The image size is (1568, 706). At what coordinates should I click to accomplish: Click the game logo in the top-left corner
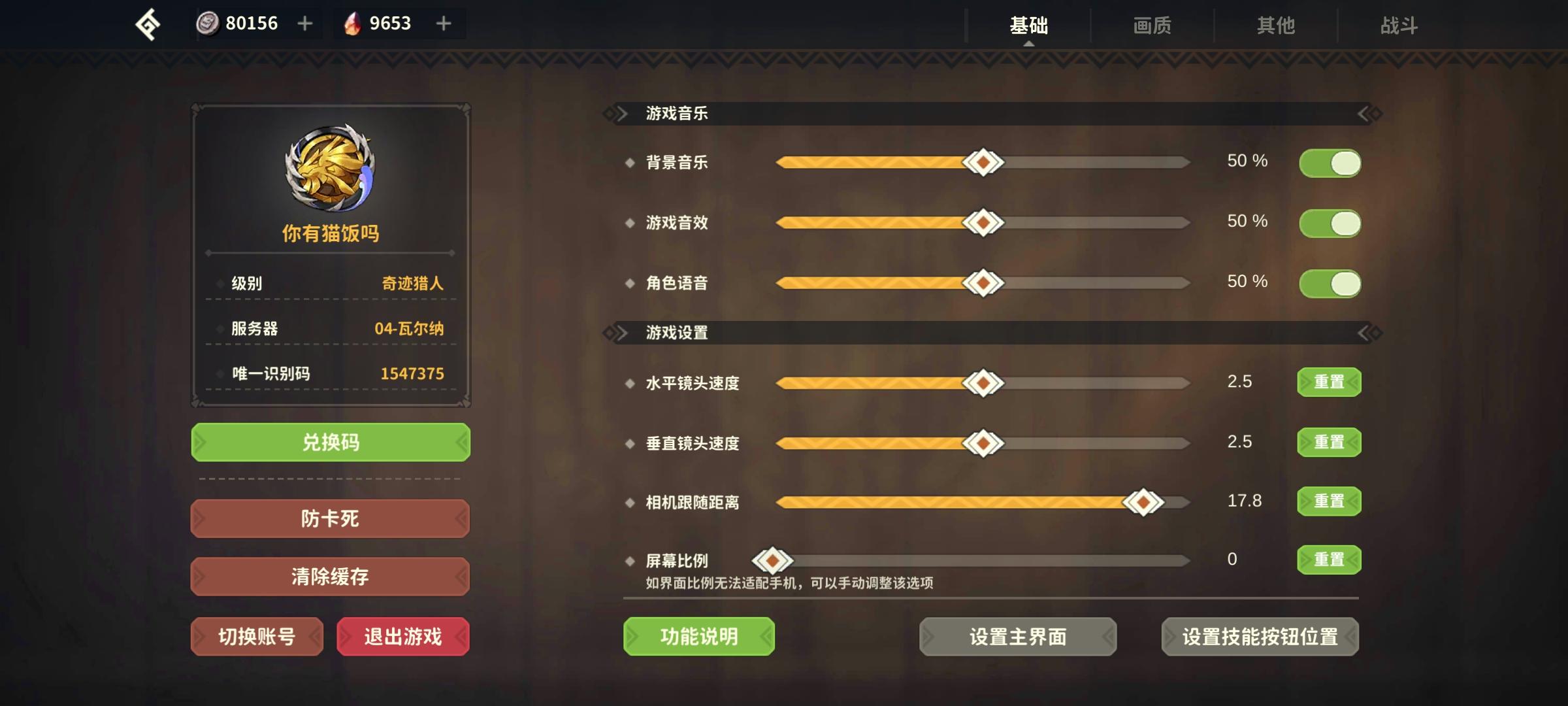click(x=149, y=24)
